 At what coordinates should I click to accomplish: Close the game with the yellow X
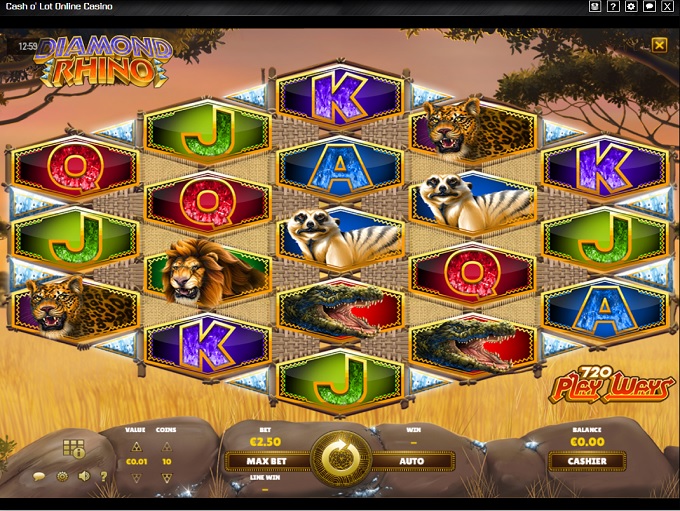pyautogui.click(x=659, y=45)
